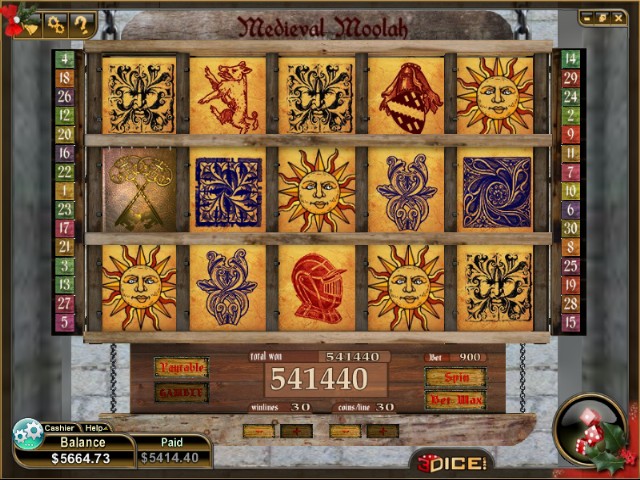Decrease the number of winlines
640x480 pixels.
click(x=258, y=431)
